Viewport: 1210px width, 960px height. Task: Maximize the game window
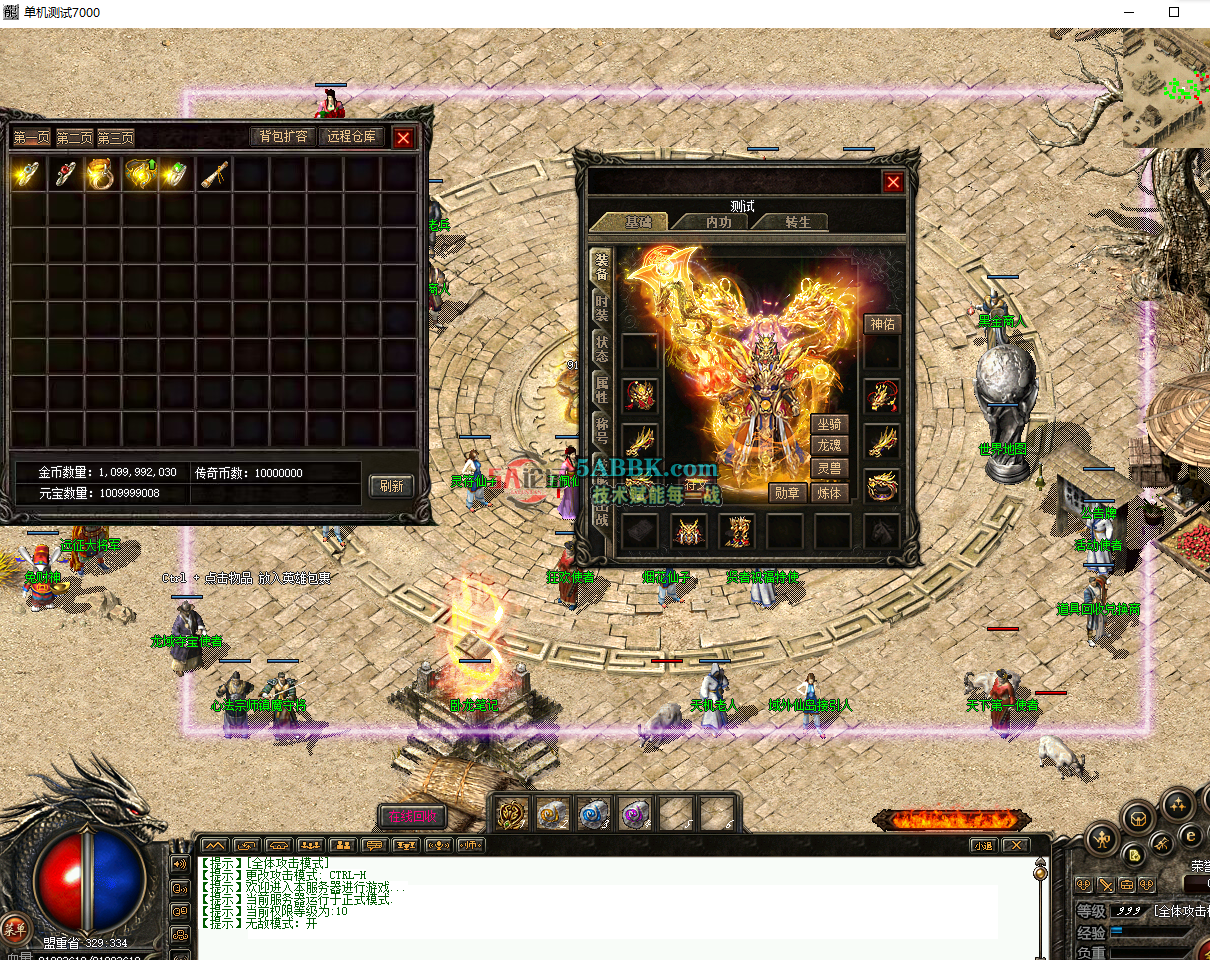1174,13
